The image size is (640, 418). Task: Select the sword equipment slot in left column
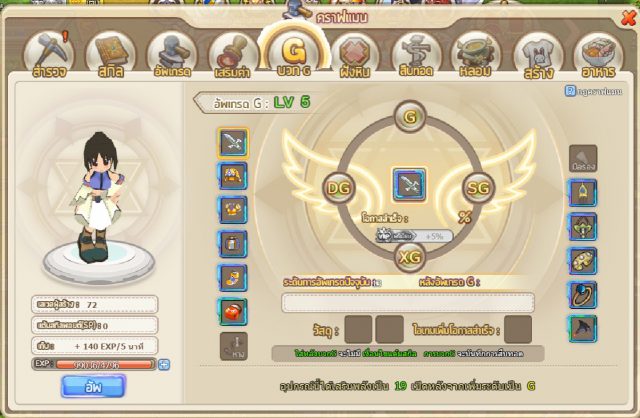(233, 142)
